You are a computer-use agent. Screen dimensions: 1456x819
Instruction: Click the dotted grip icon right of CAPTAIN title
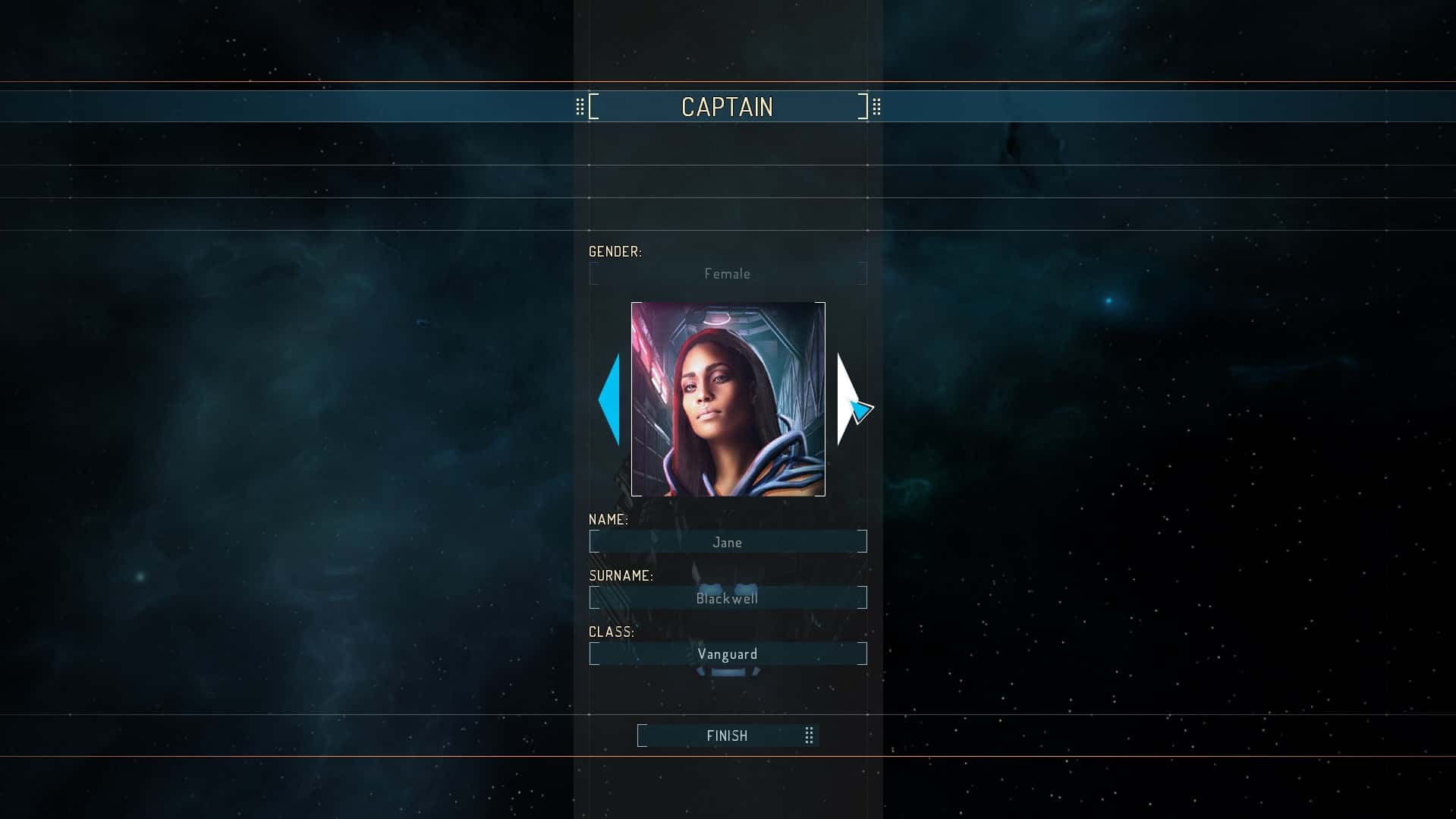(x=877, y=106)
